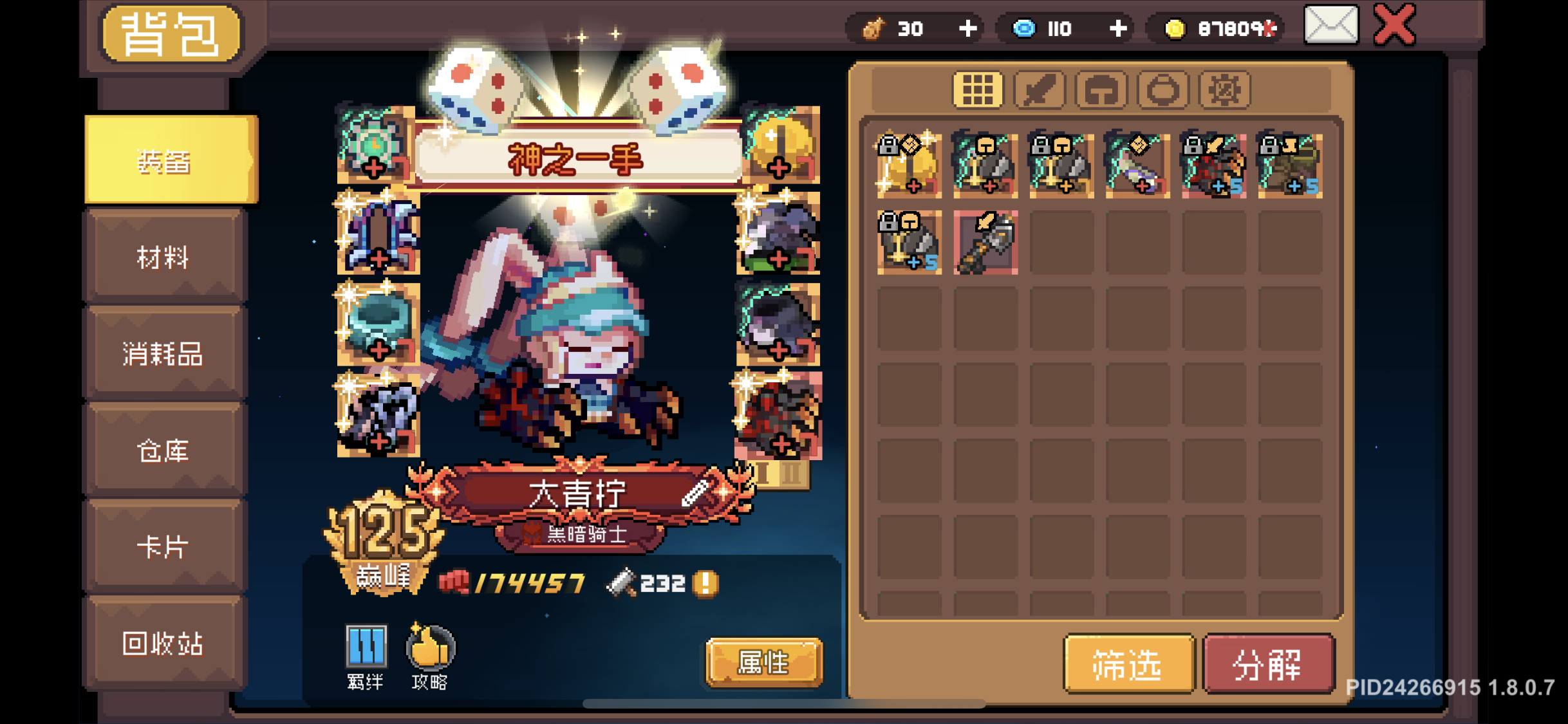Select the sword weapon filter icon
This screenshot has height=724, width=1568.
(1040, 89)
